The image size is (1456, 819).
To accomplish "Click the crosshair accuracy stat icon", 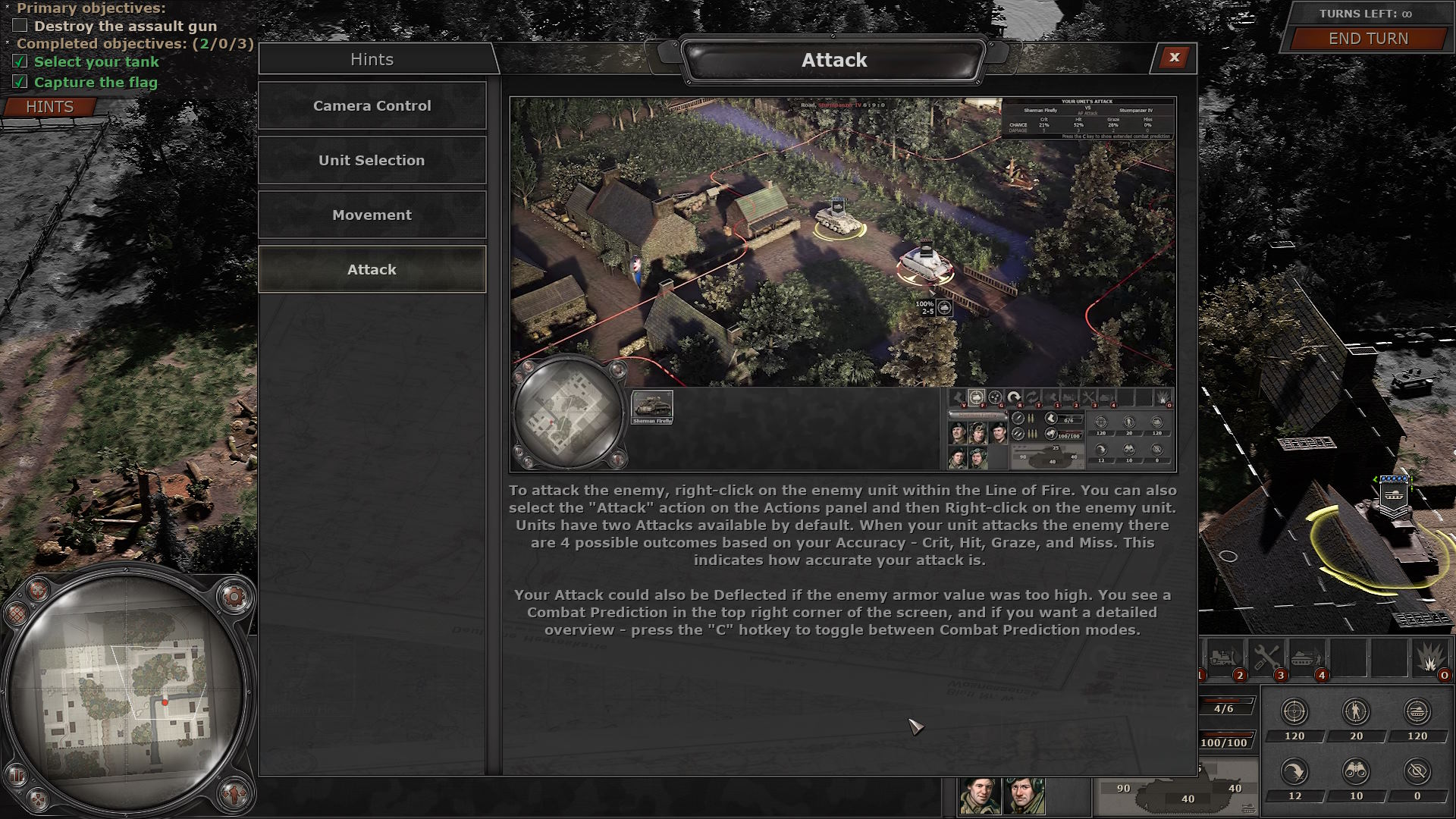I will point(1294,711).
